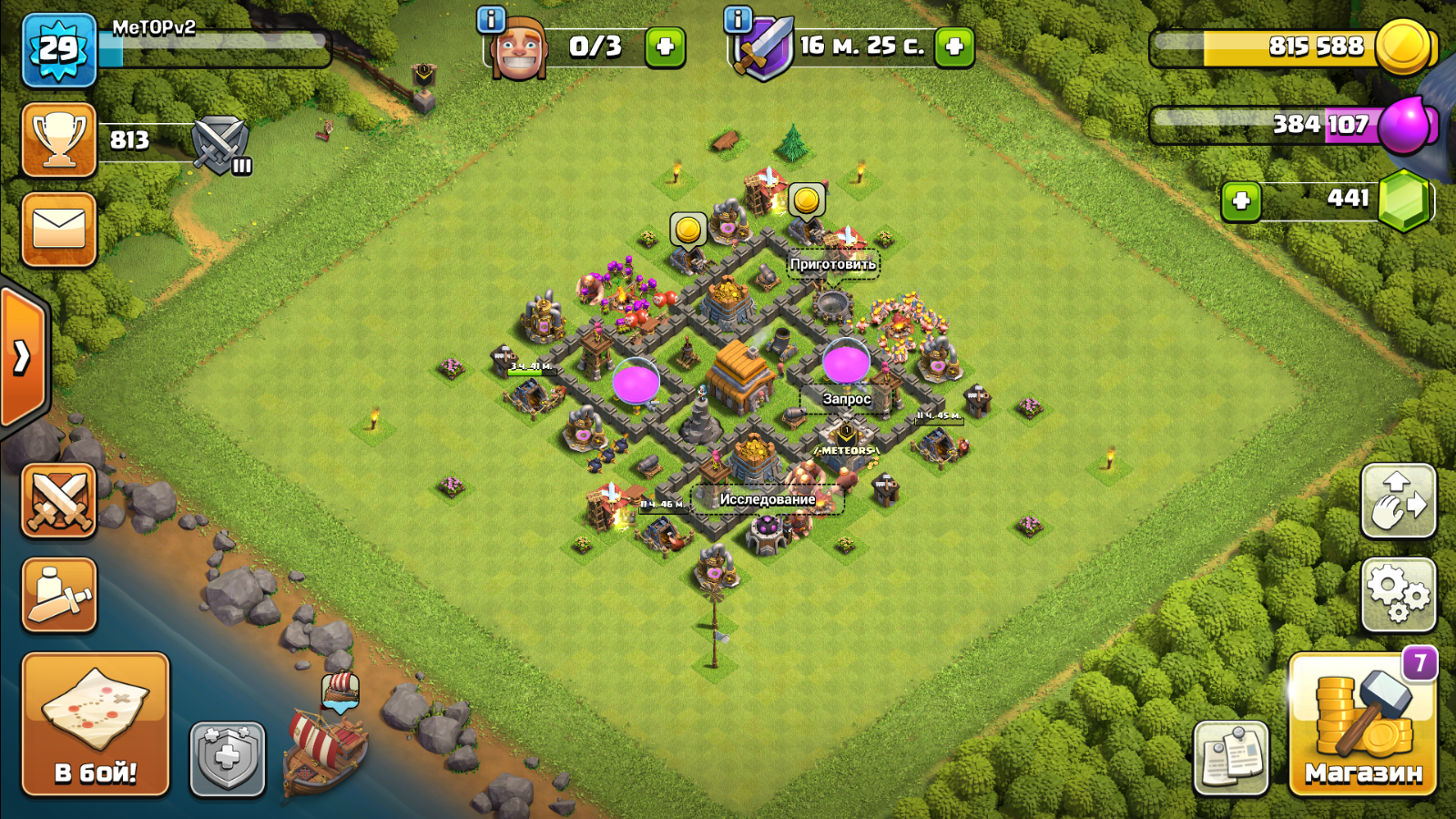Viewport: 1456px width, 819px height.
Task: Show shield info icon
Action: 738,19
